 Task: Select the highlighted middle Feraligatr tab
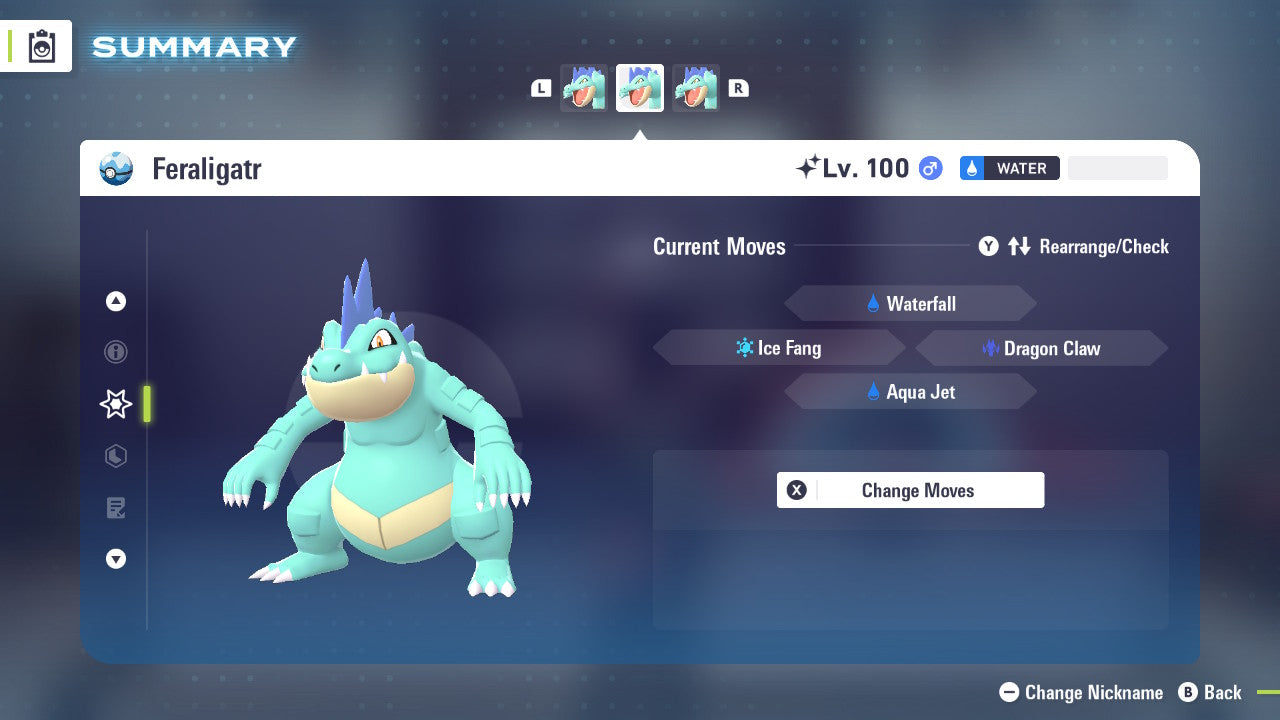[x=639, y=88]
